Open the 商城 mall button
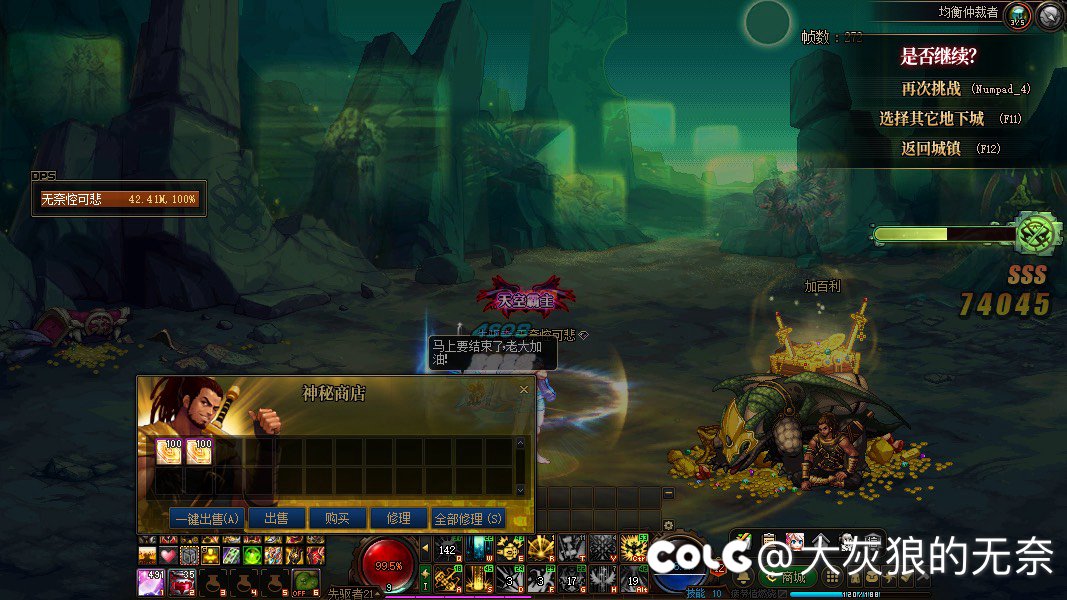The width and height of the screenshot is (1067, 600). click(793, 577)
